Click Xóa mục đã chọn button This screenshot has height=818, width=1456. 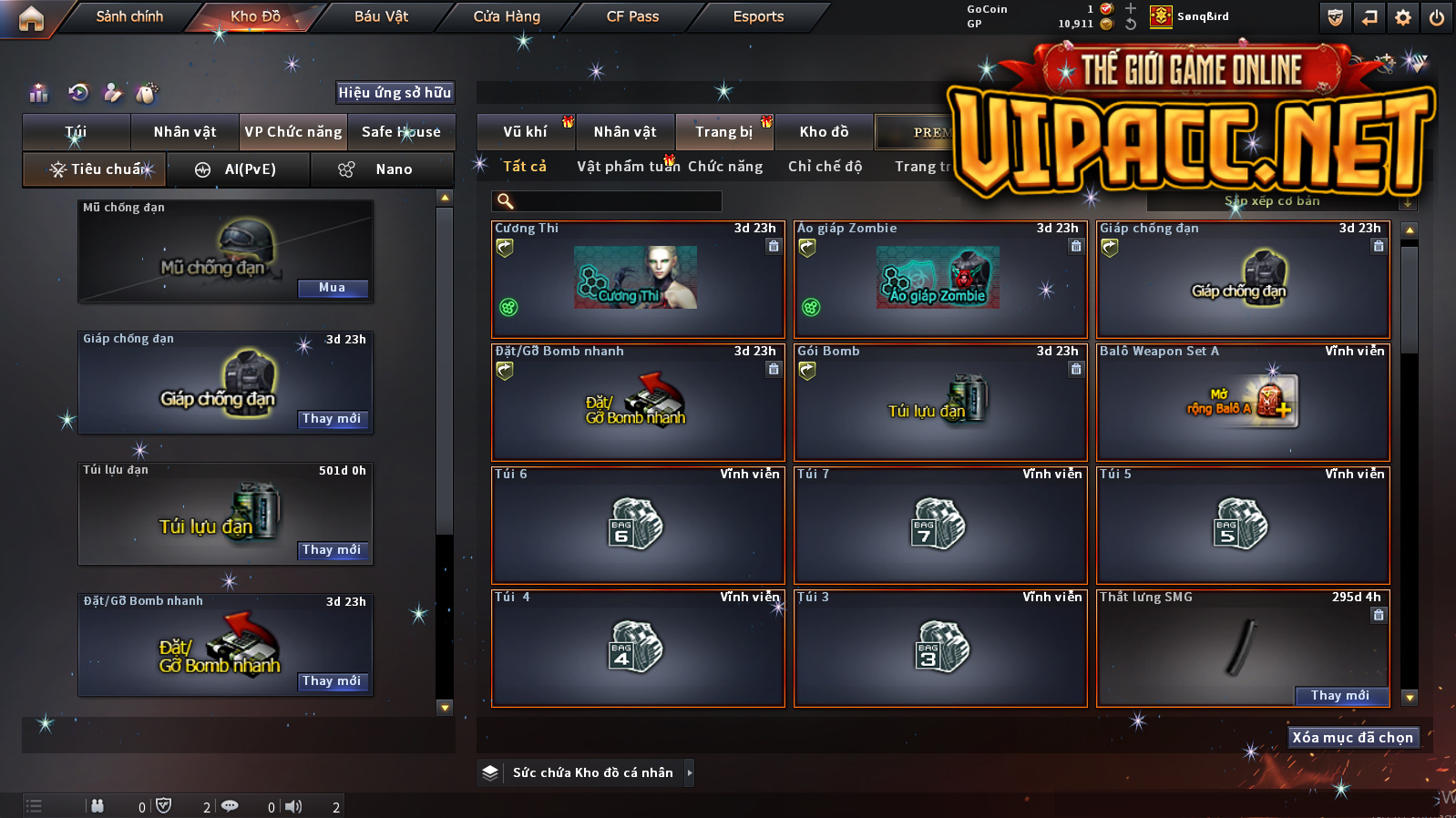coord(1352,738)
